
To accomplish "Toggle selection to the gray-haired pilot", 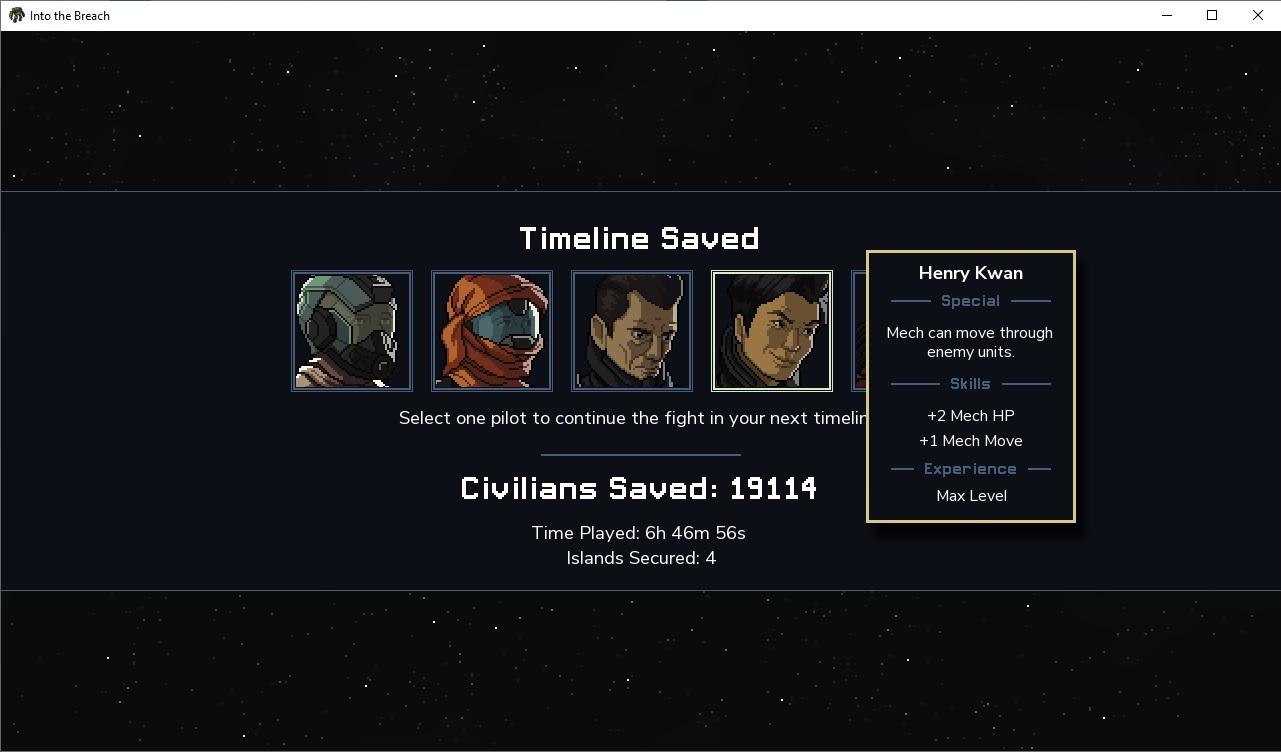I will pos(631,330).
